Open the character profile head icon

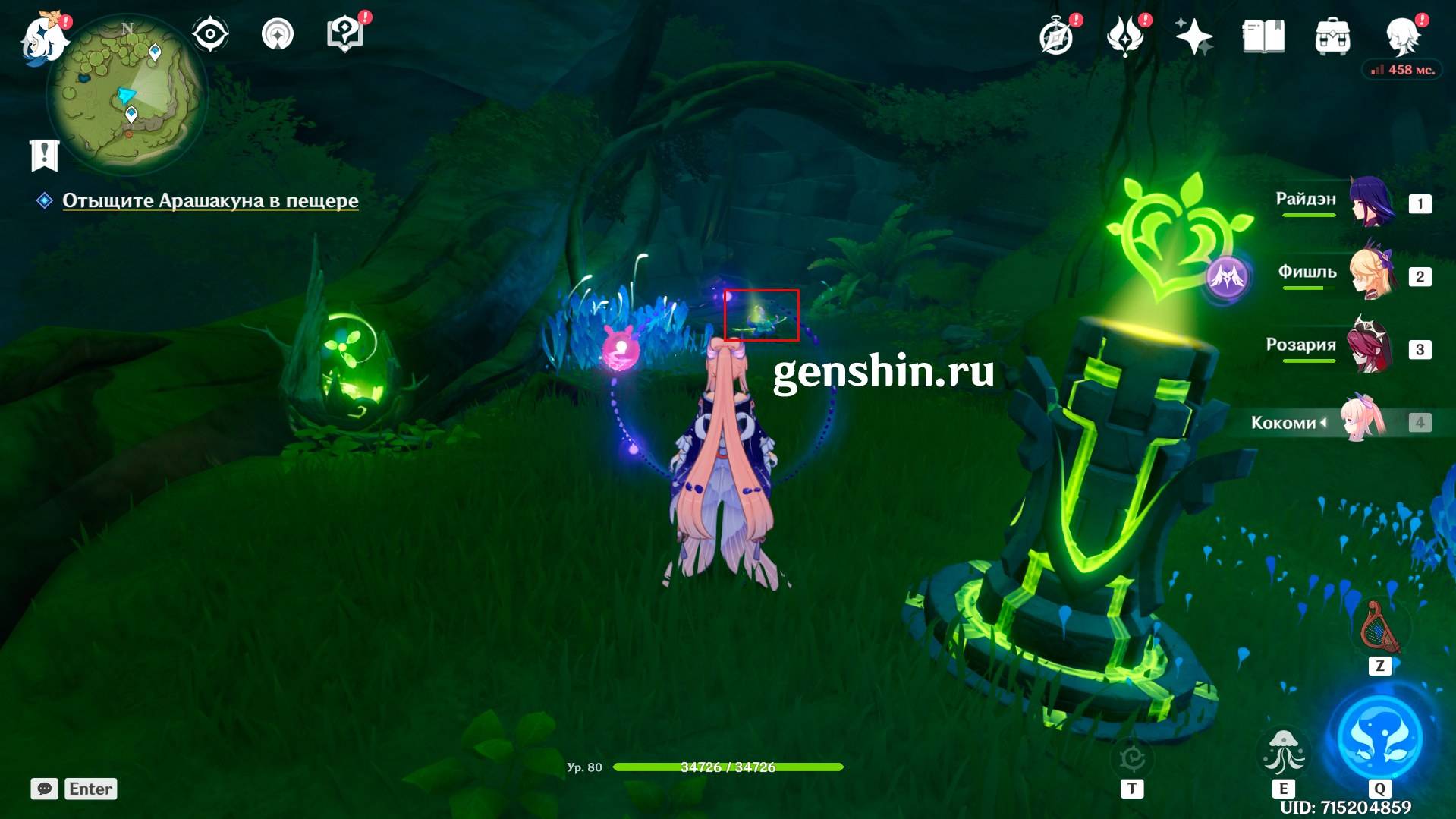pos(1402,35)
